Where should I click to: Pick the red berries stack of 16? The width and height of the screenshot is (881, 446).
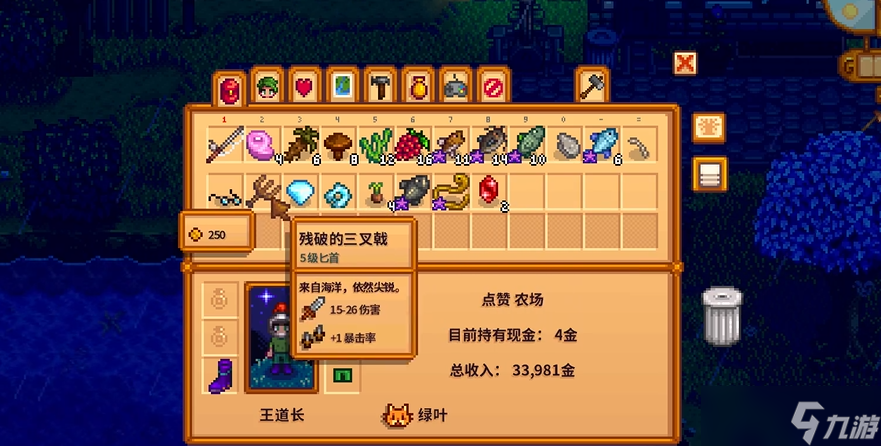point(413,146)
